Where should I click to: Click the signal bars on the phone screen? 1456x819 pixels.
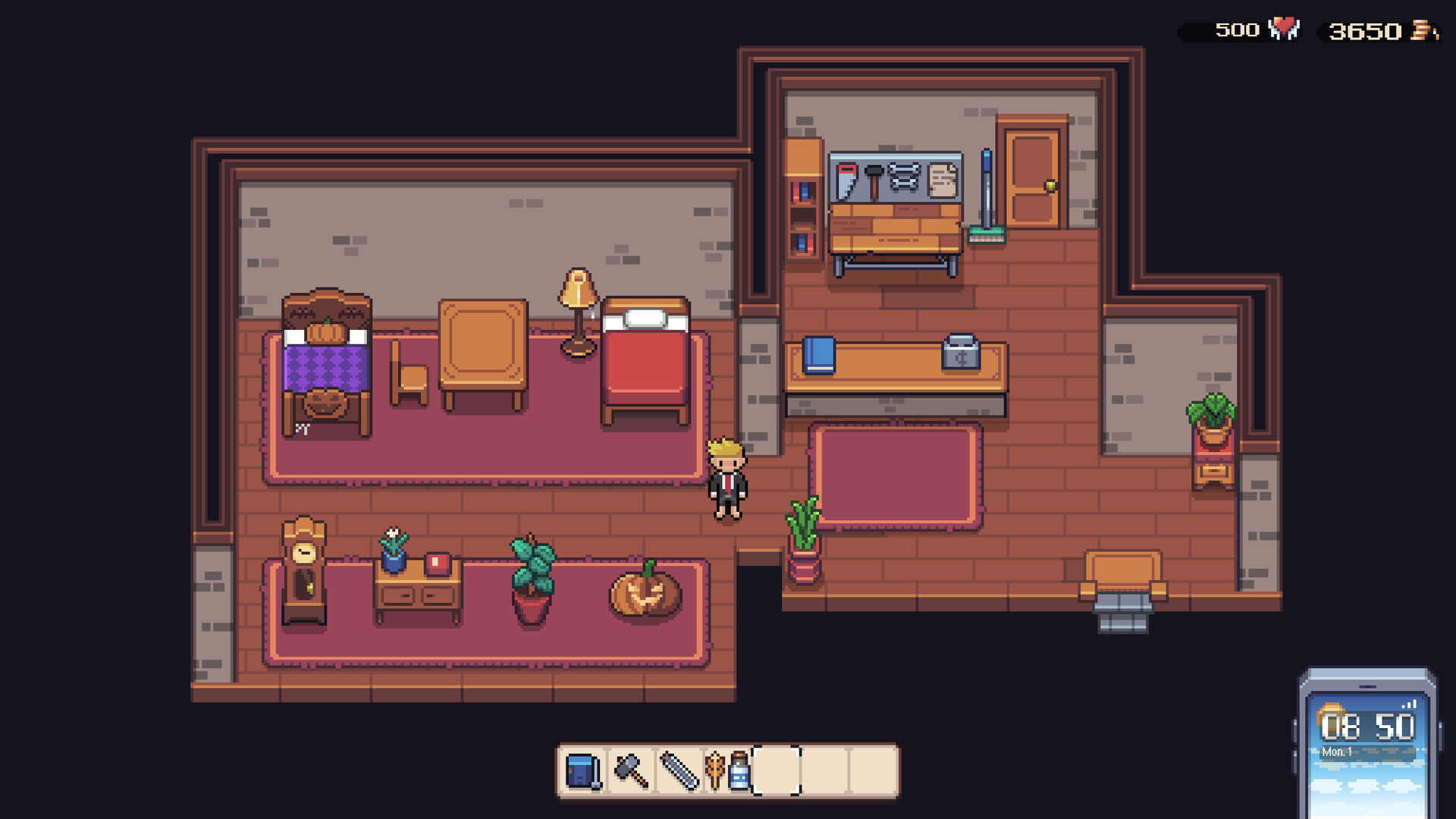pos(1409,704)
